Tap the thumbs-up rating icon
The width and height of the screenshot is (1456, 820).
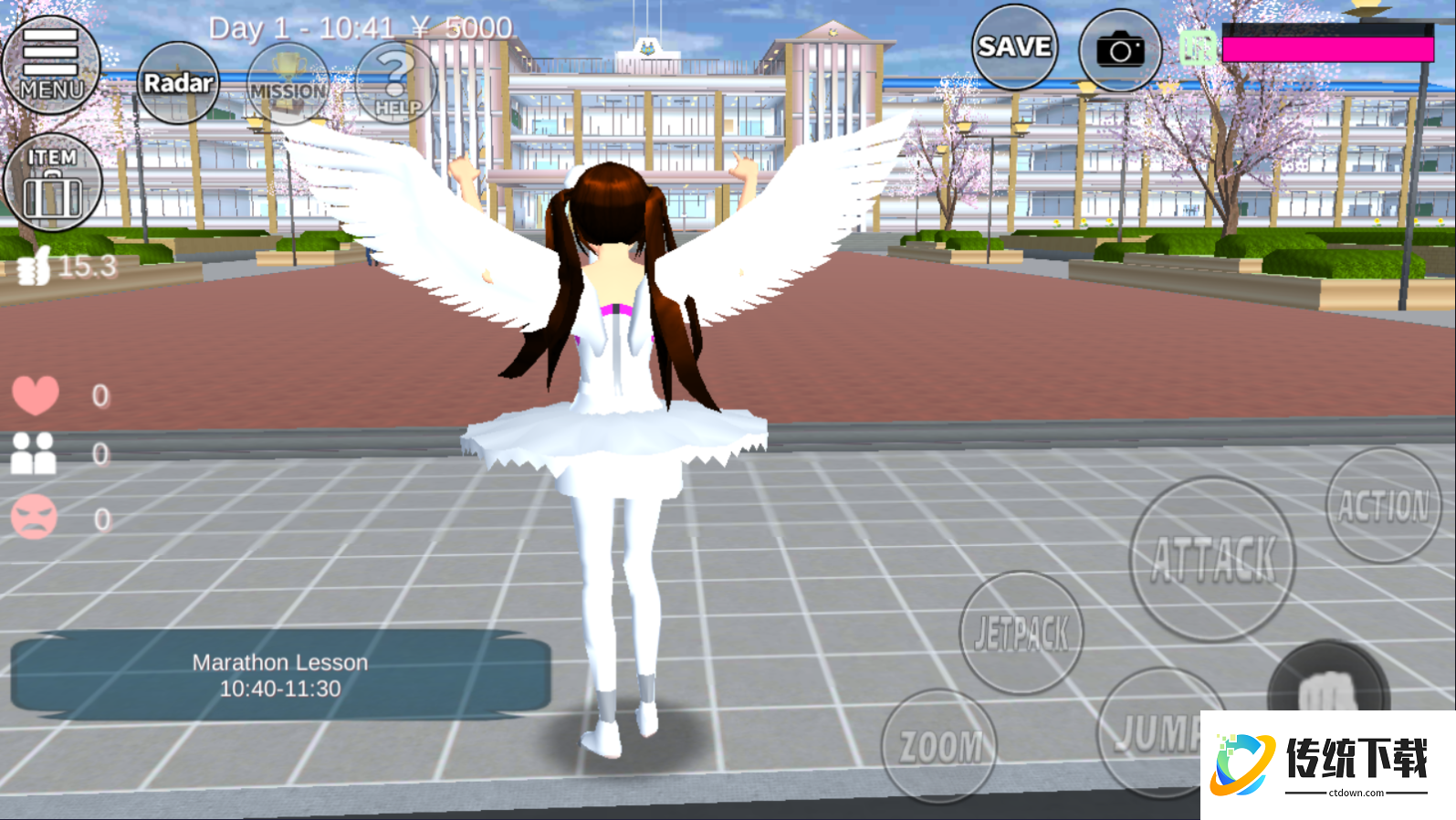(35, 268)
